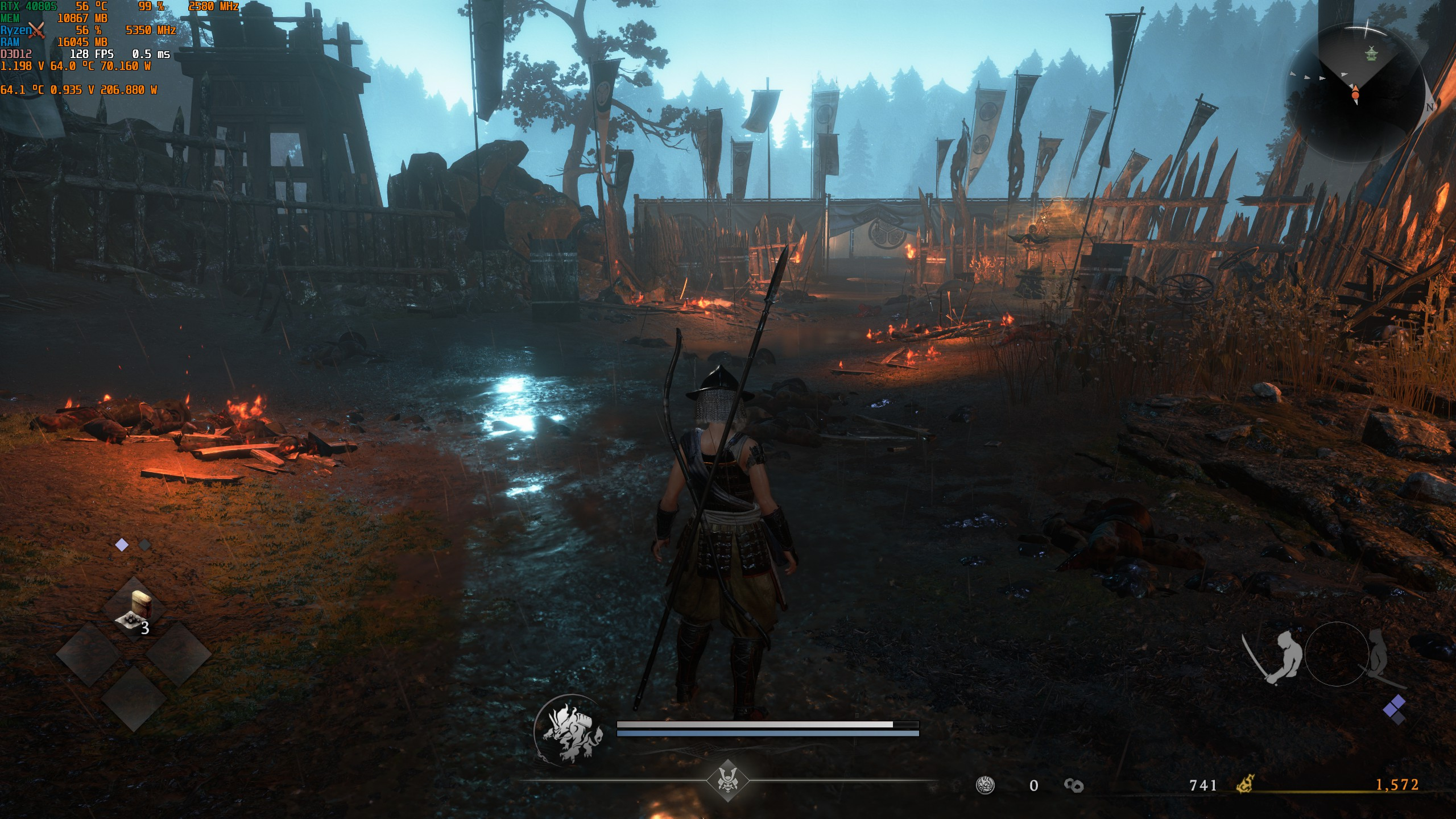Image resolution: width=1456 pixels, height=819 pixels.
Task: Activate the guardian spirit emblem
Action: tap(569, 731)
